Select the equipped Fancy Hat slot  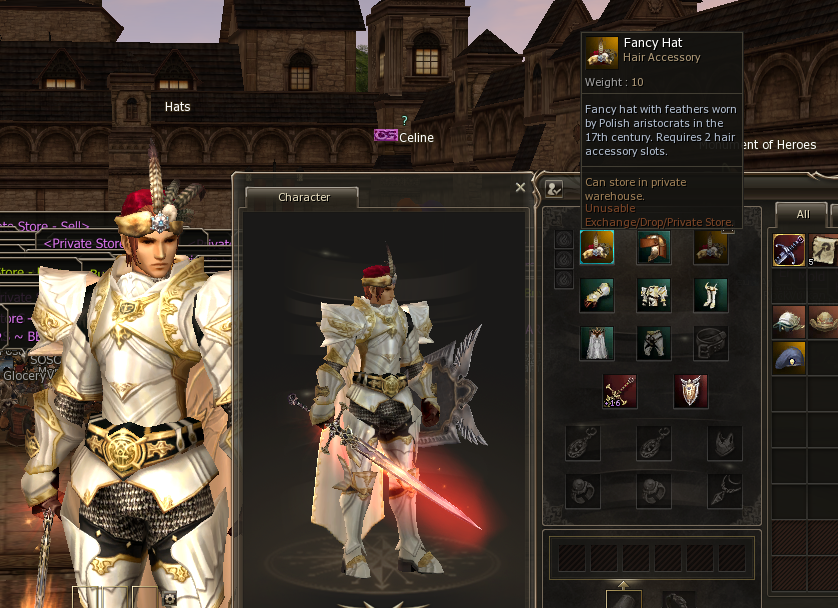pyautogui.click(x=597, y=247)
